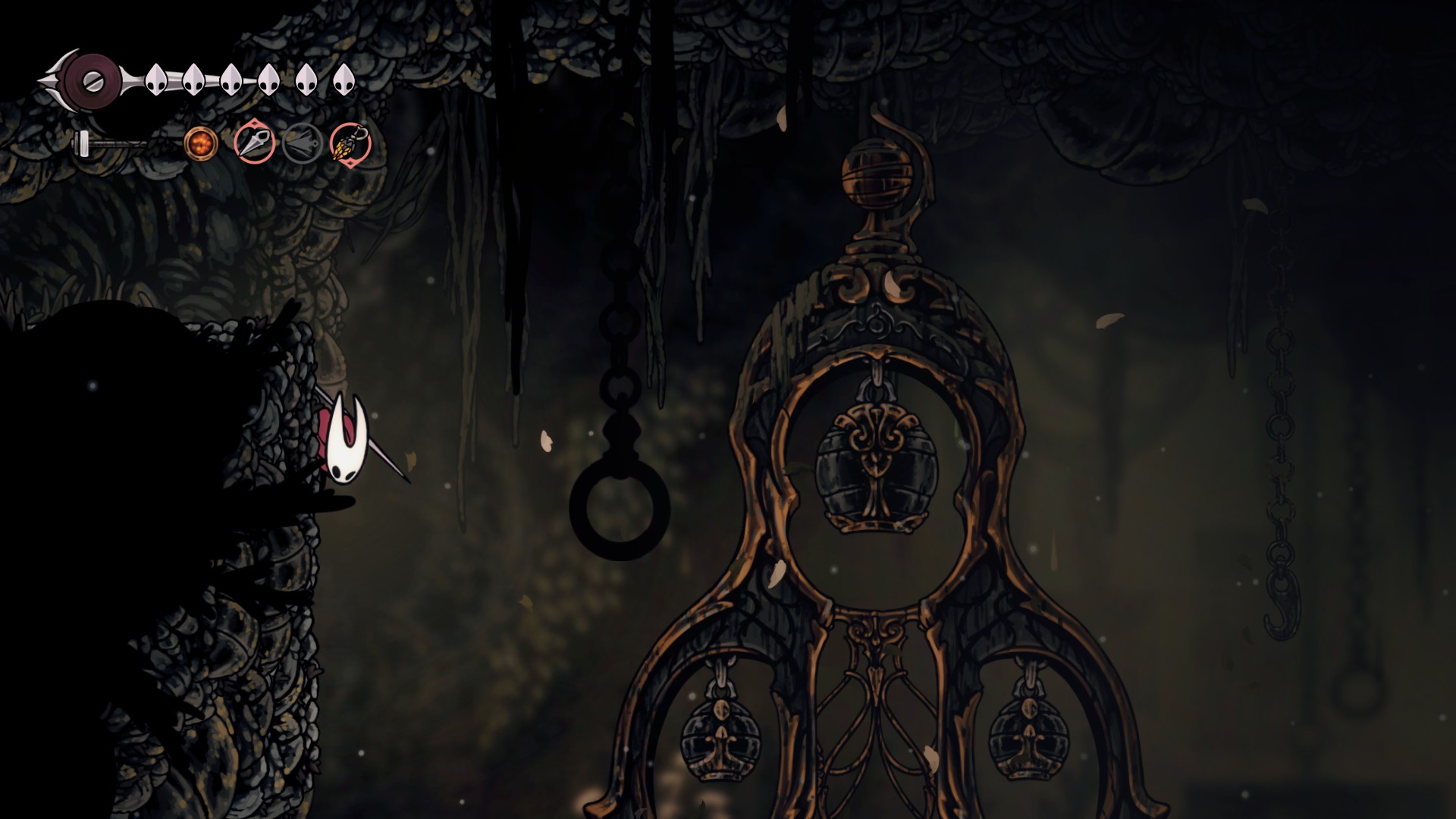The image size is (1456, 819).
Task: Click the first health mask icon
Action: point(156,78)
